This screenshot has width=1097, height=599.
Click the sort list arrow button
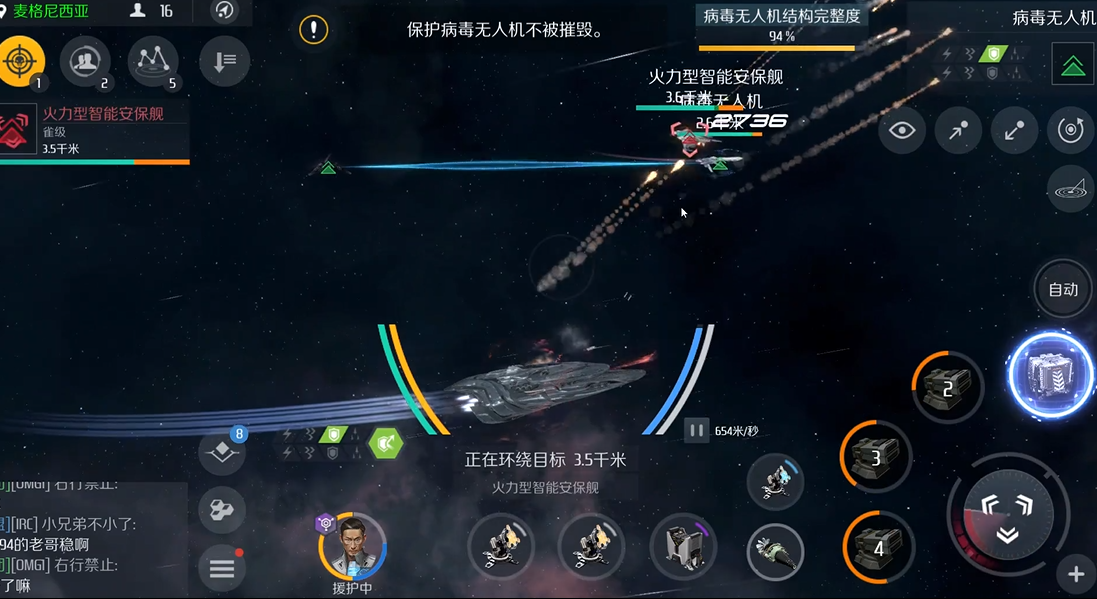tap(224, 62)
